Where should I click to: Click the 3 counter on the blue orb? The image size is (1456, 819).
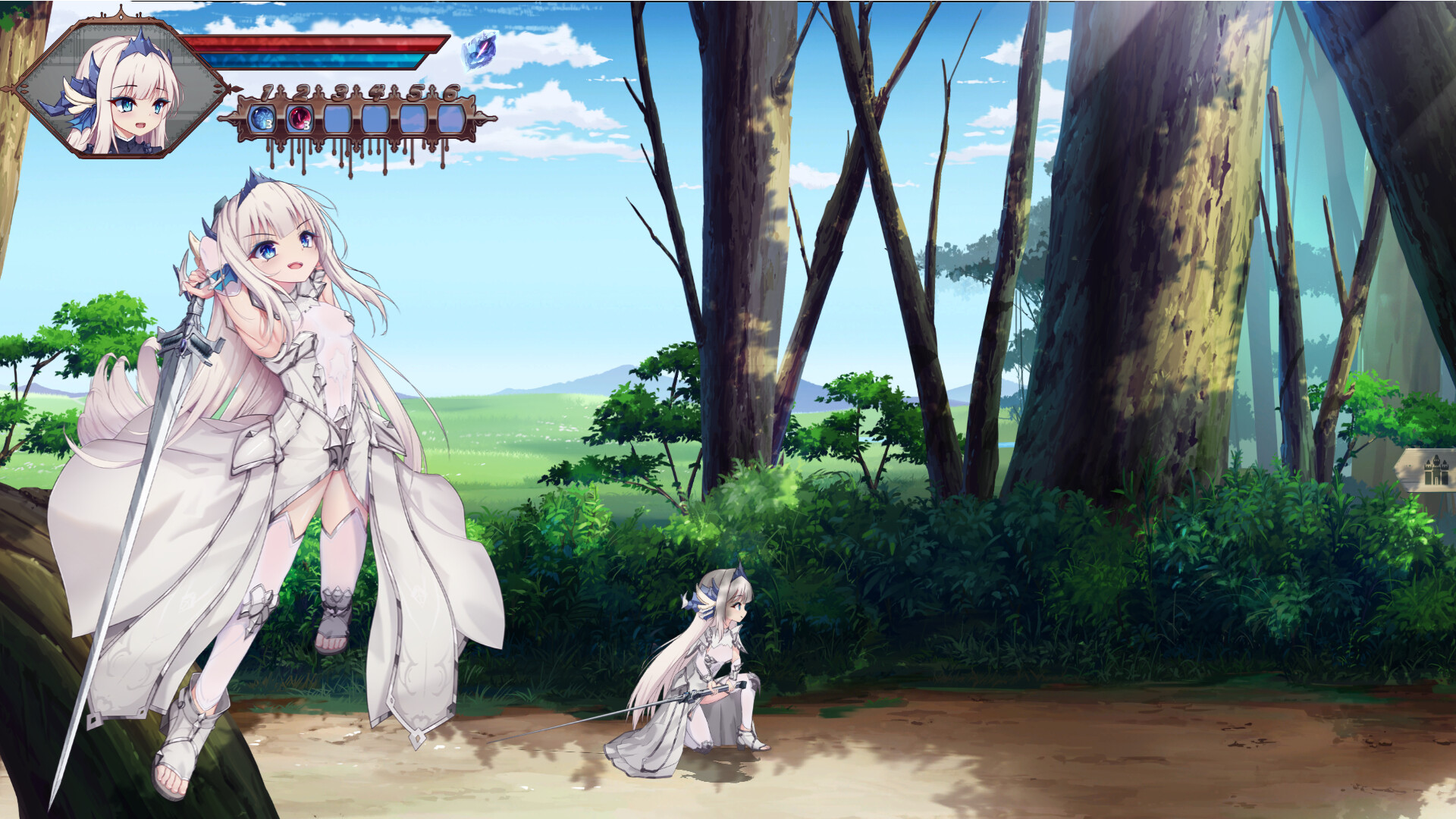tap(269, 124)
